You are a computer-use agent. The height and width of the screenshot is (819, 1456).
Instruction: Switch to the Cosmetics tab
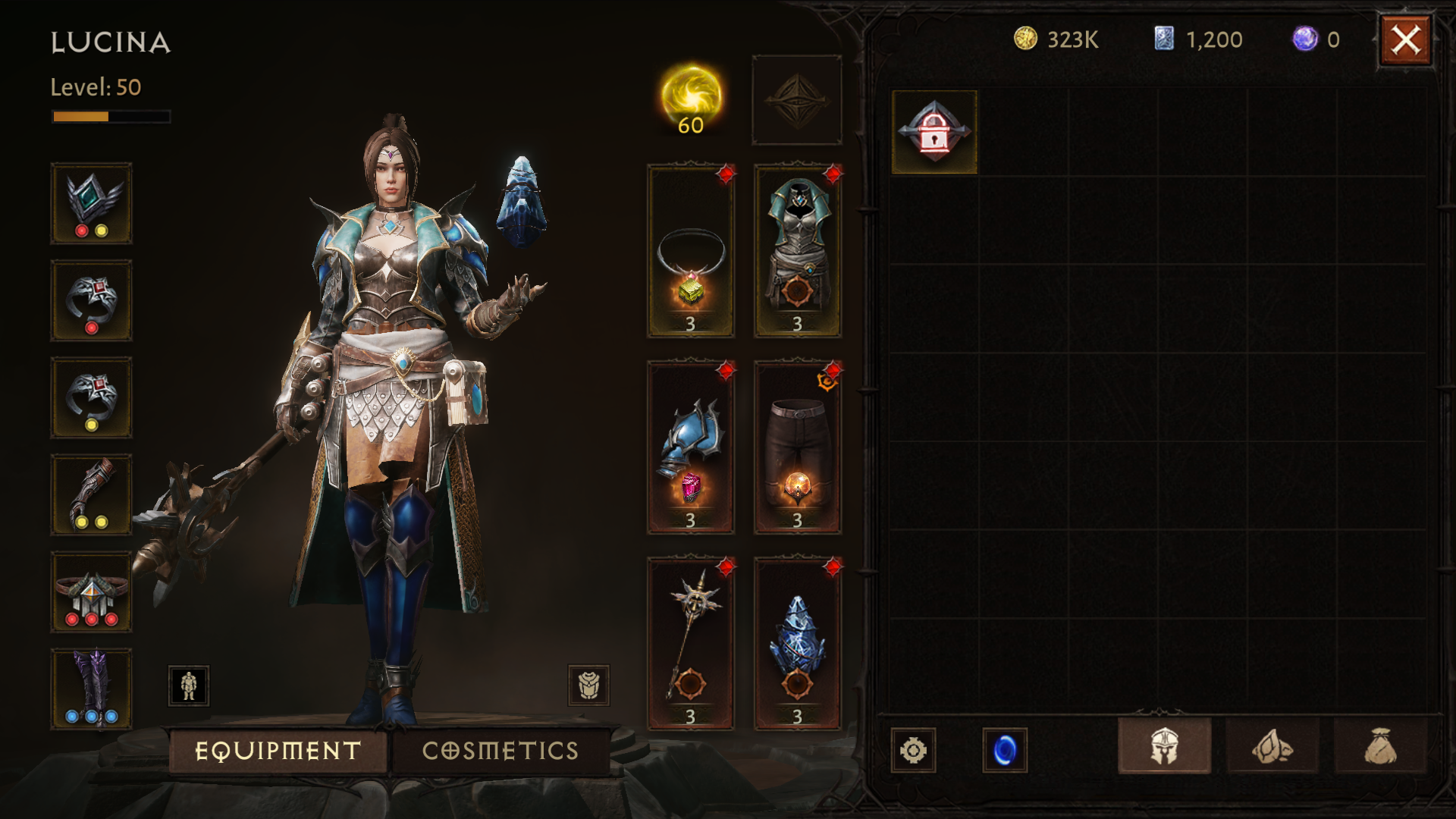tap(500, 751)
